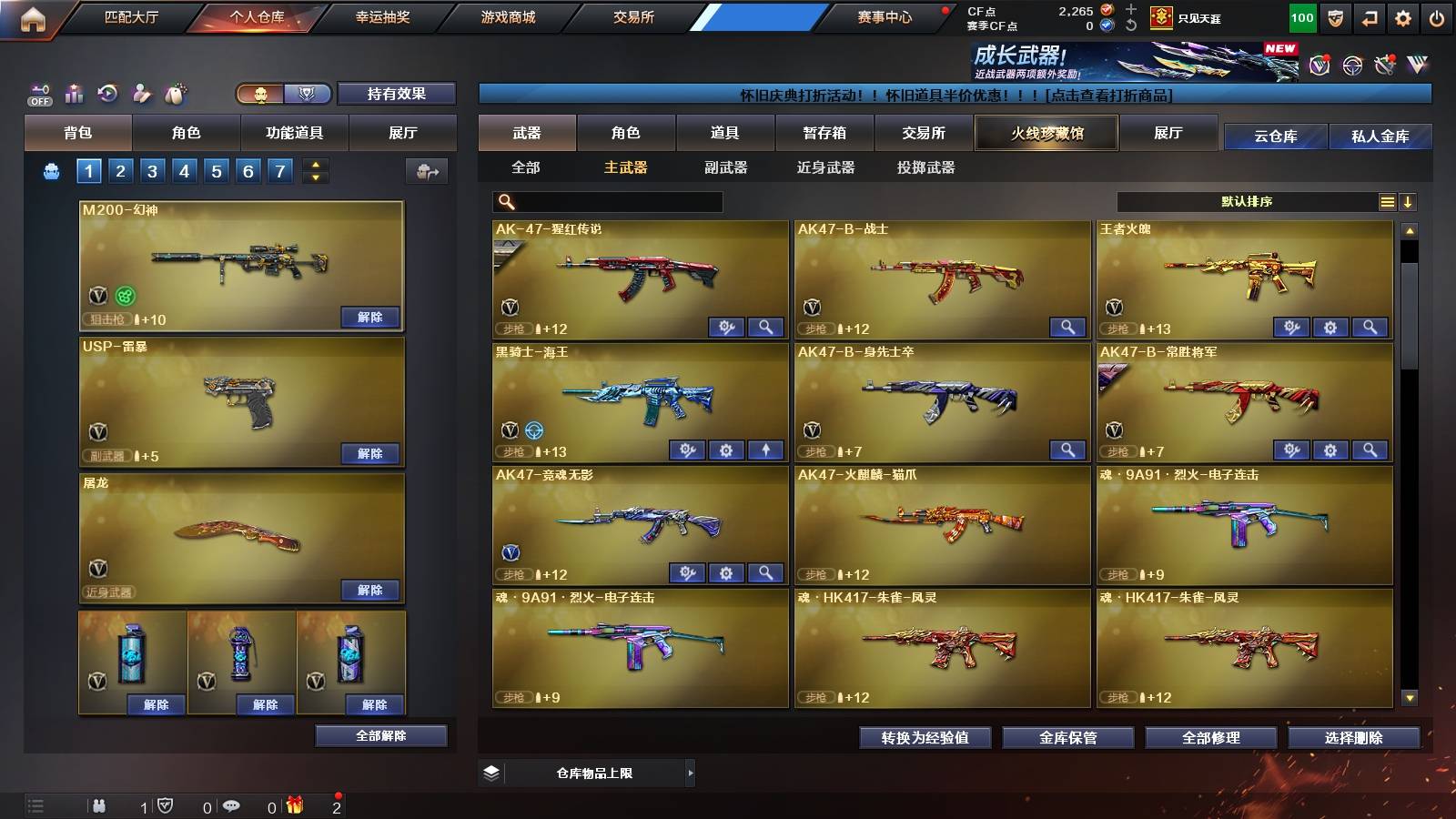Screen dimensions: 1456x819
Task: Expand the 仓库物品上限 section arrow
Action: click(692, 773)
